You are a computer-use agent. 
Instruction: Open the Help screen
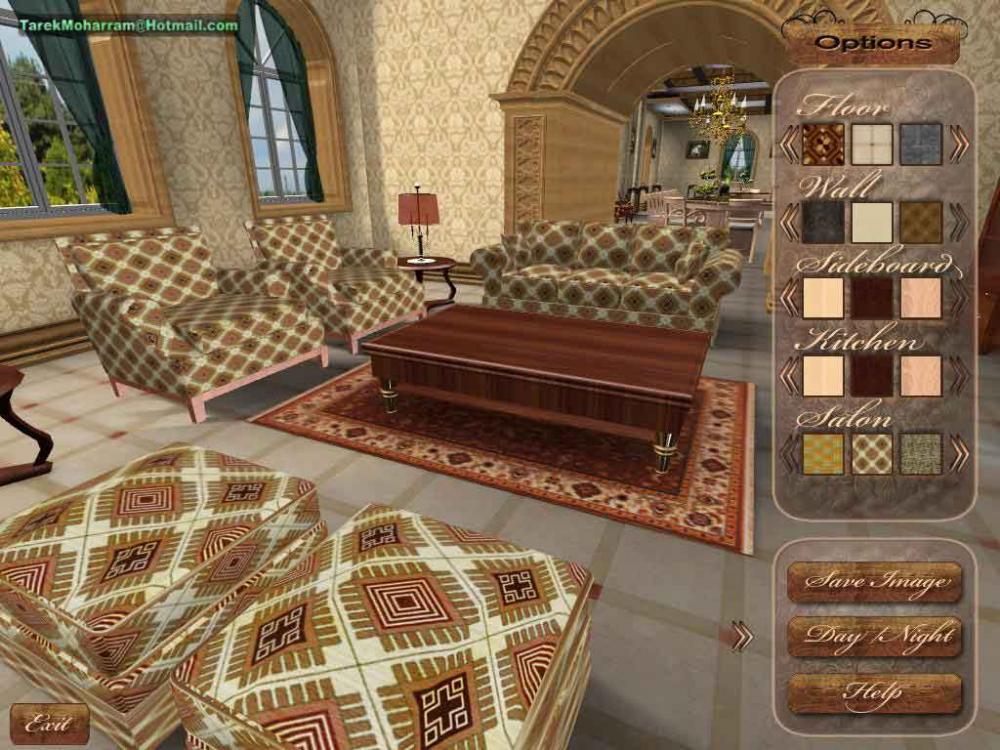pos(874,693)
